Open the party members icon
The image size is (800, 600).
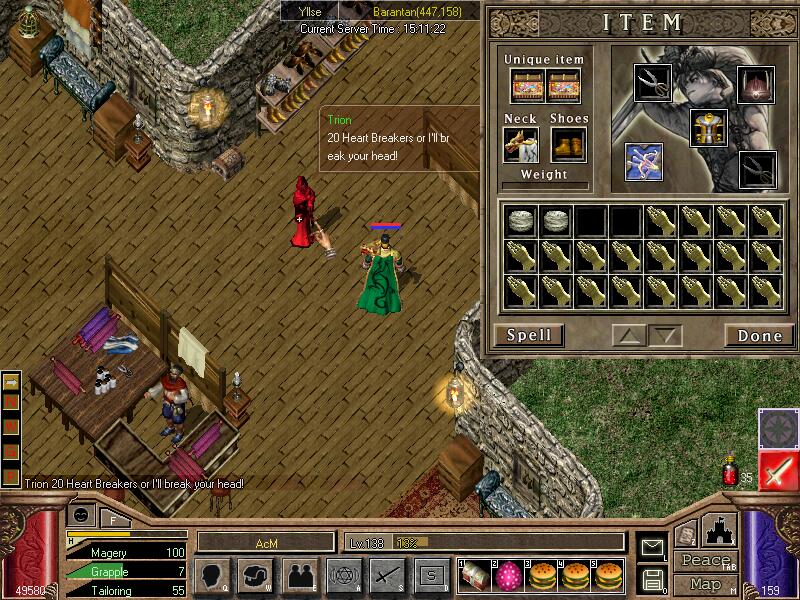(x=299, y=575)
